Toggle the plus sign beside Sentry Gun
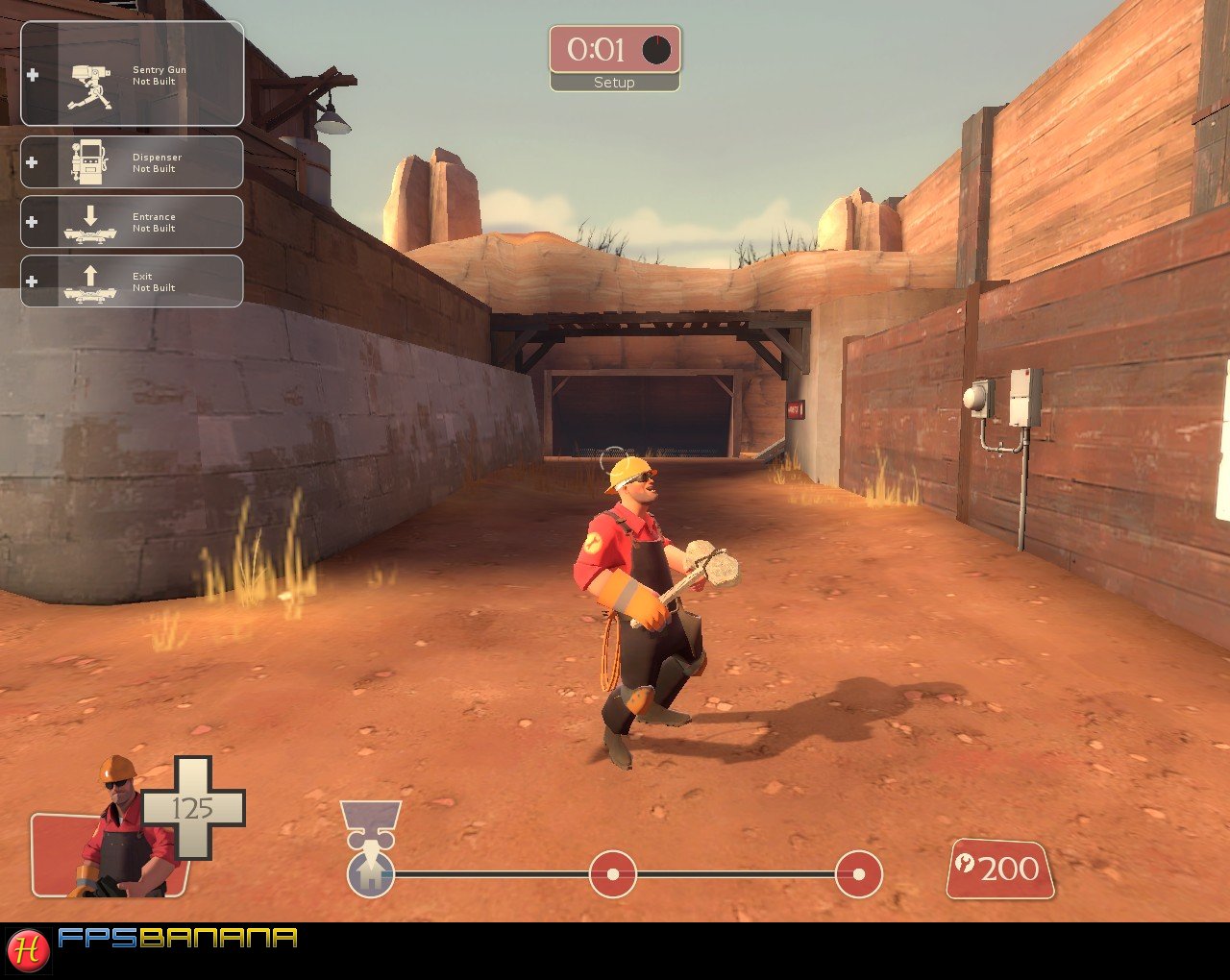Viewport: 1230px width, 980px height. pyautogui.click(x=35, y=73)
